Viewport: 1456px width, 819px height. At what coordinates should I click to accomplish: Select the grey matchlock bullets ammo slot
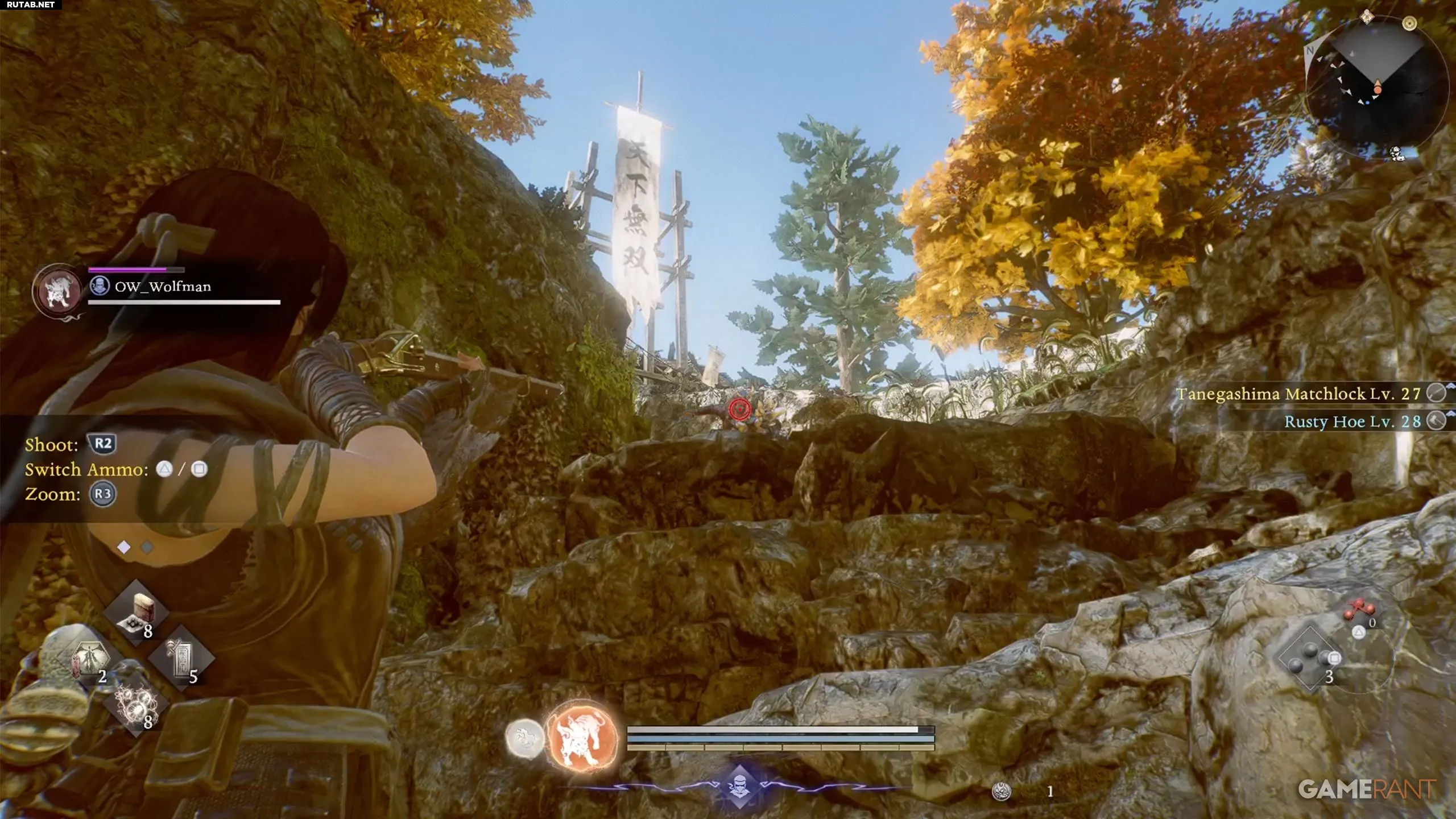pyautogui.click(x=1309, y=659)
